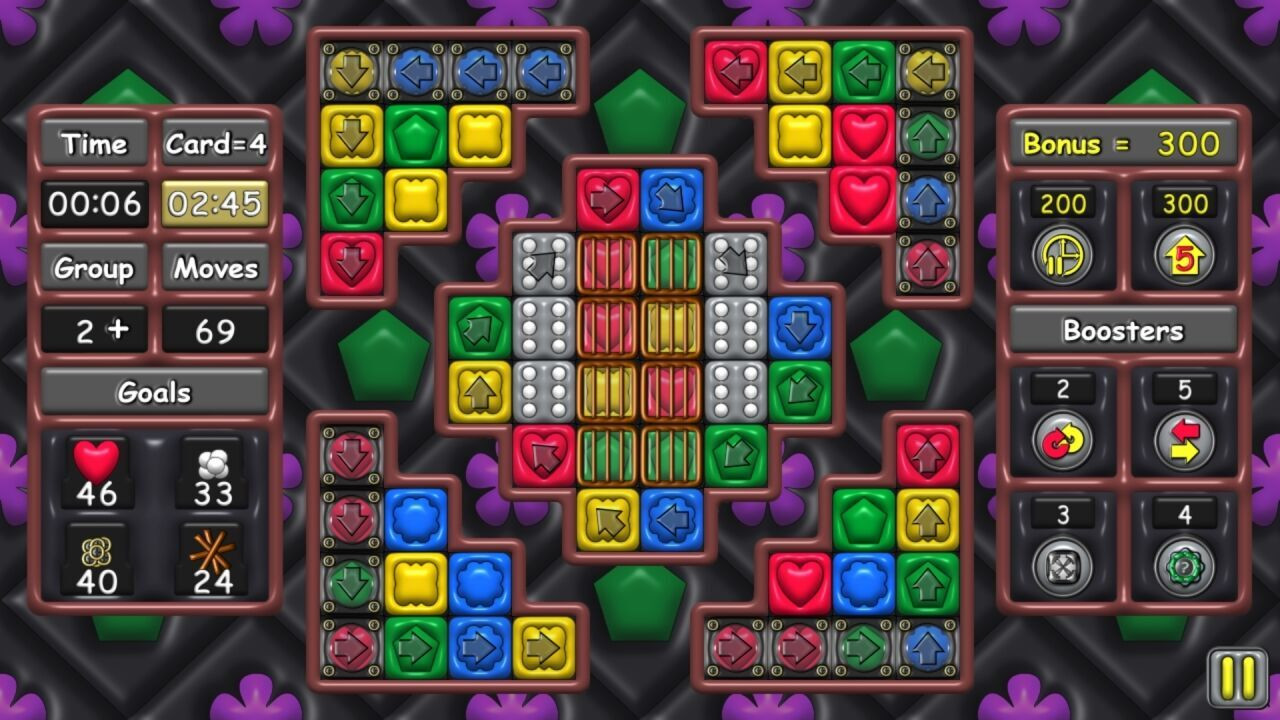Use the red and yellow swap arrows booster
The image size is (1280, 720).
1184,441
